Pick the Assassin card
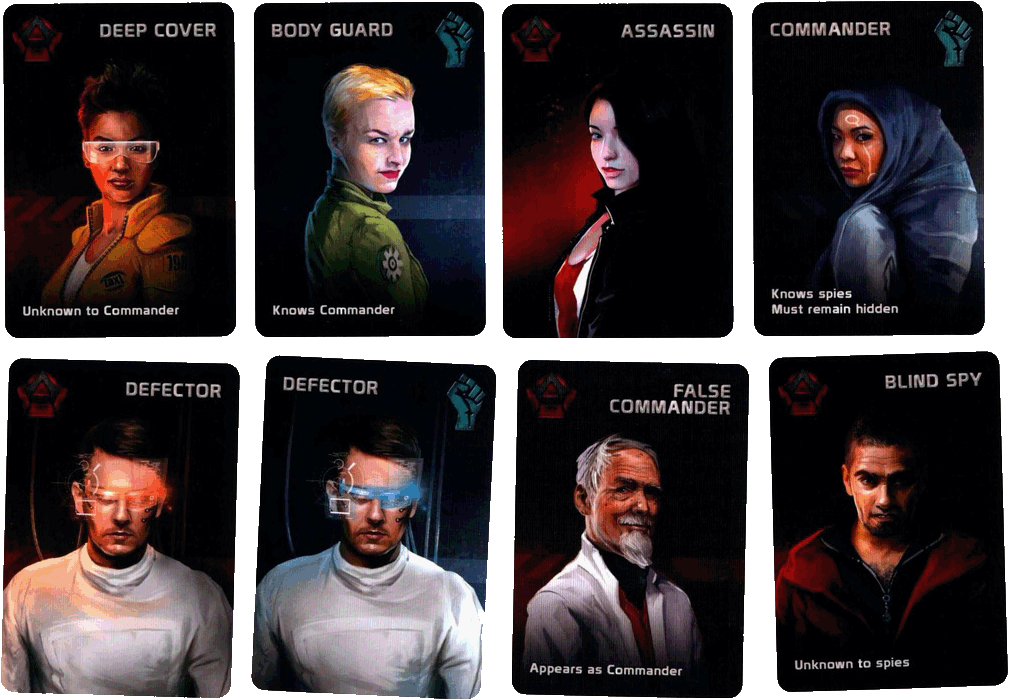 (617, 170)
